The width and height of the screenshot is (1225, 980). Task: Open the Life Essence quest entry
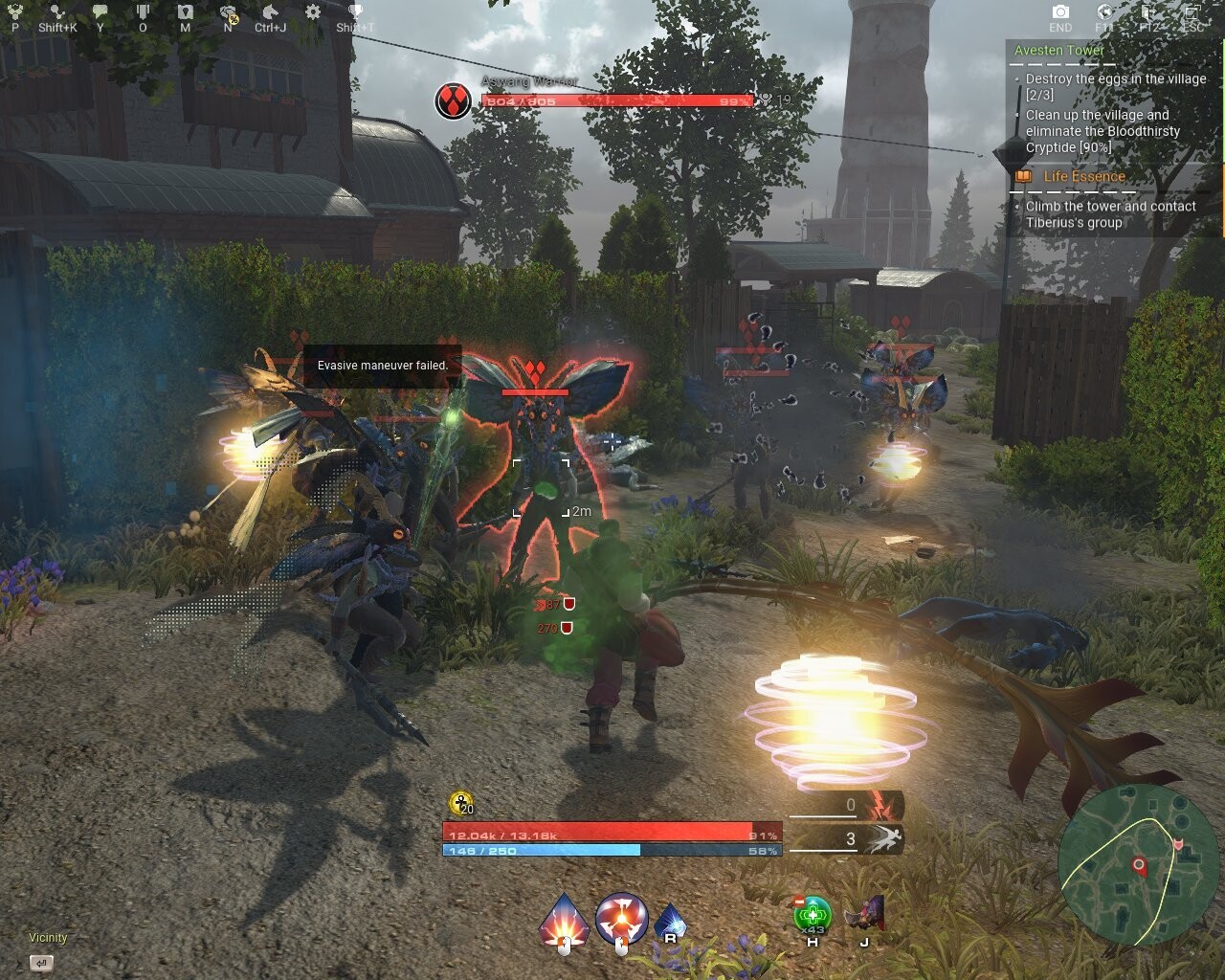[1083, 177]
